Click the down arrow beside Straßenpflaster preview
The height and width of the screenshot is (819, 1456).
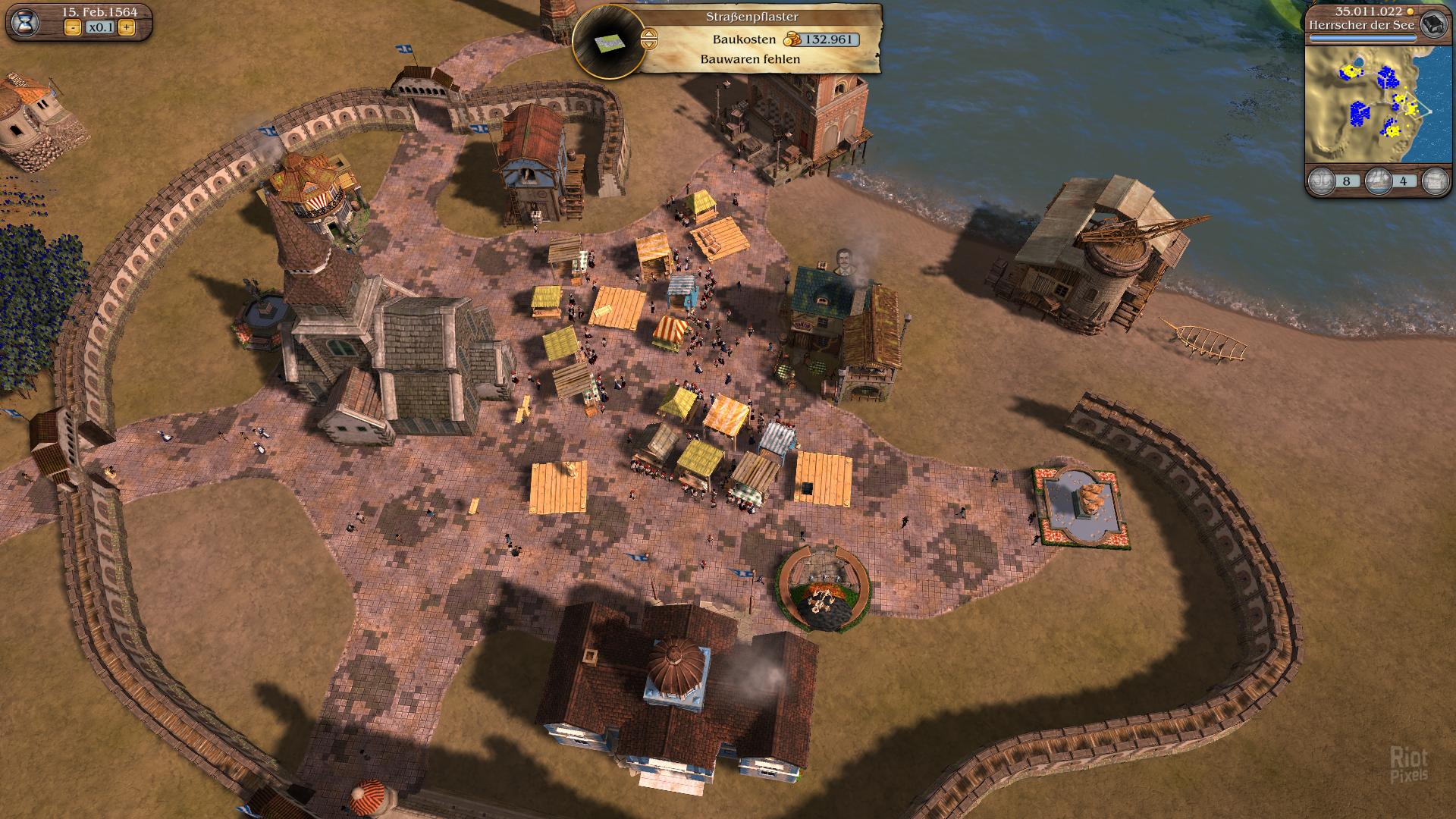click(x=649, y=45)
